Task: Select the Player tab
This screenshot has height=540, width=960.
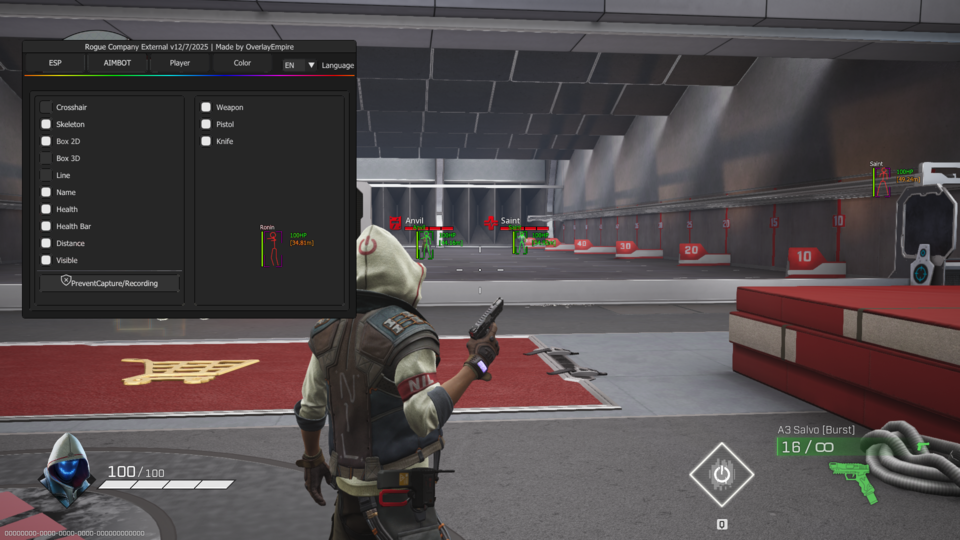Action: [180, 63]
